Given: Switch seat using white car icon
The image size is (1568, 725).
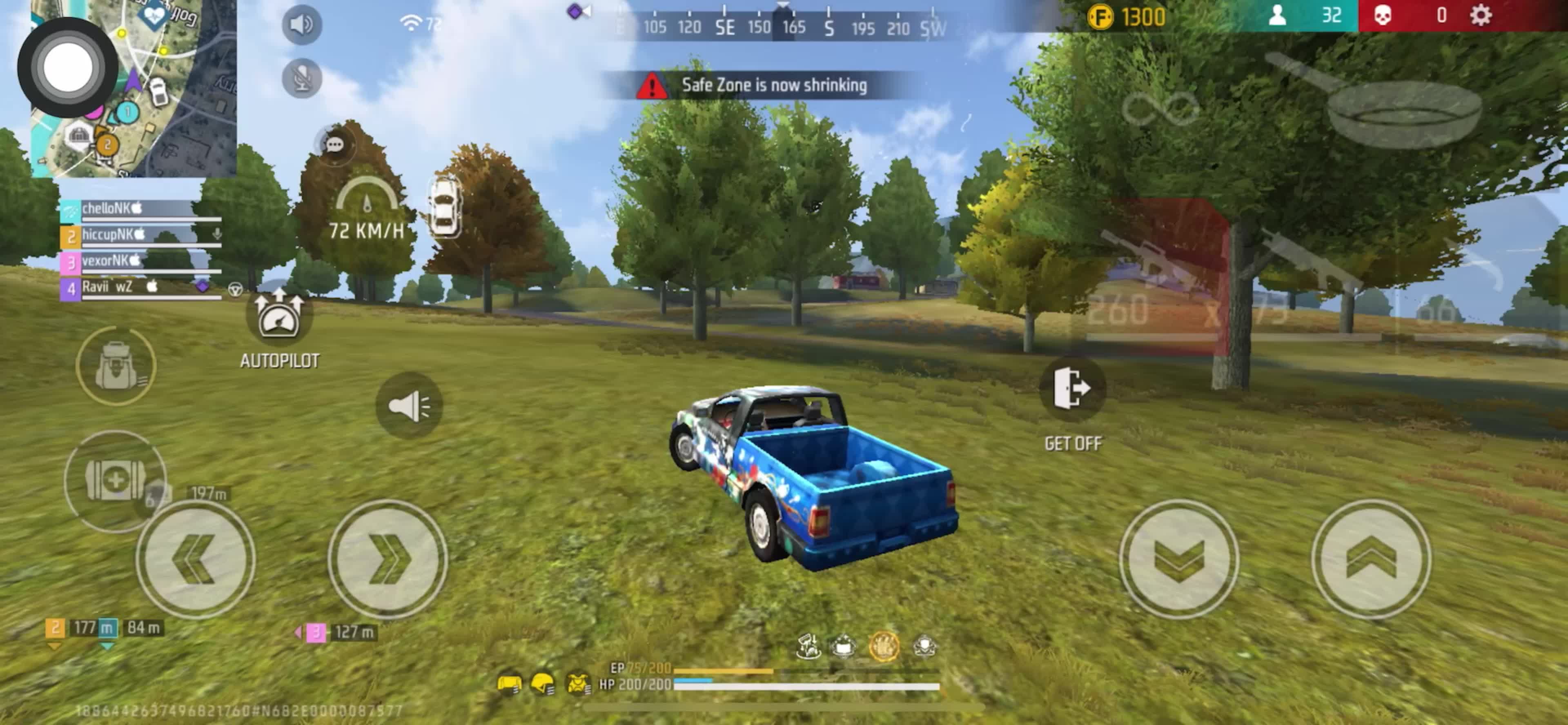Looking at the screenshot, I should [445, 207].
